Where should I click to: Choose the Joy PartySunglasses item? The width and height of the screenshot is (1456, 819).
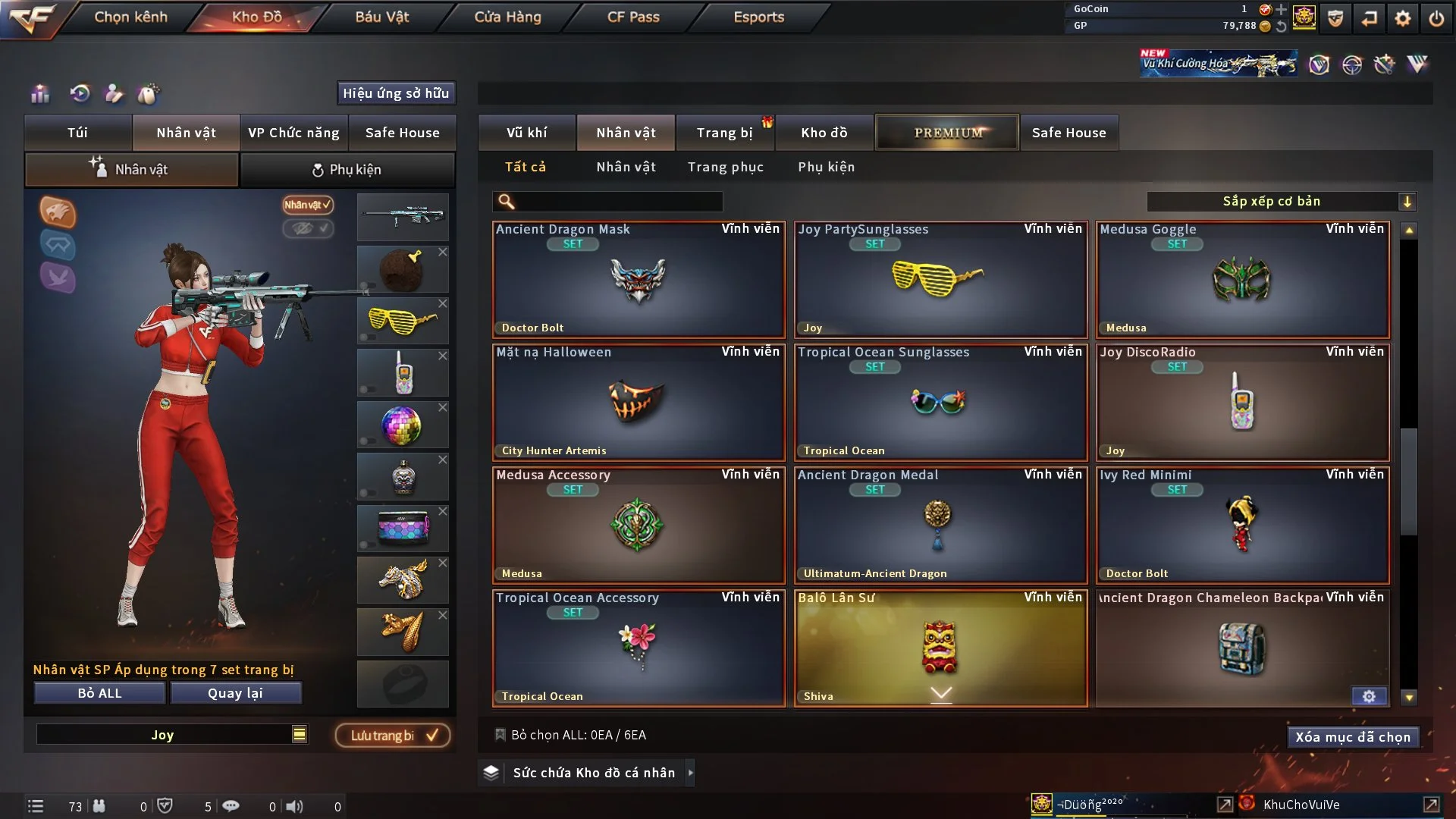[940, 280]
